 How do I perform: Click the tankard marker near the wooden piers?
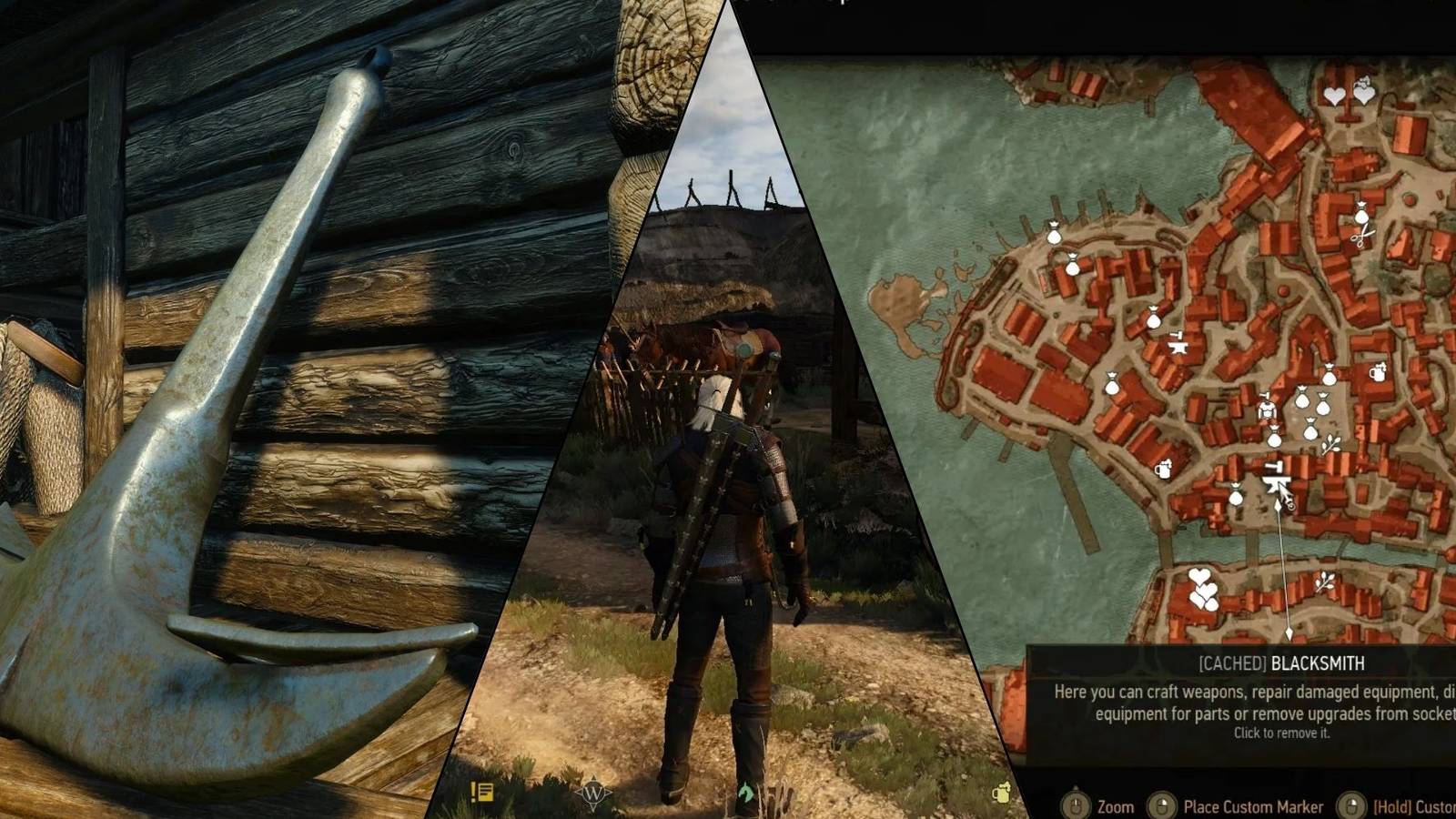[x=1163, y=470]
